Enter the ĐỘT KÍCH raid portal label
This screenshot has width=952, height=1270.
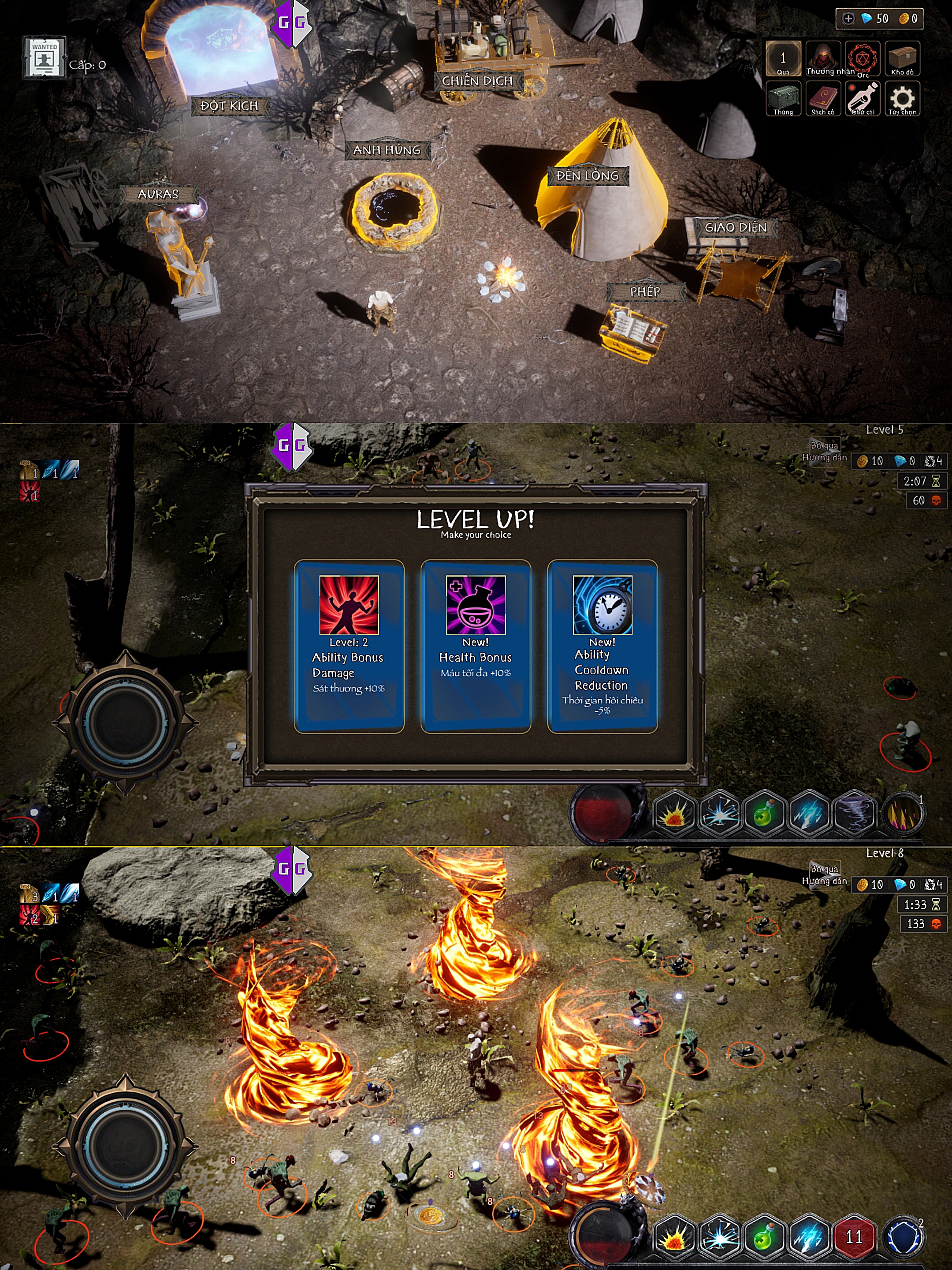tap(229, 106)
